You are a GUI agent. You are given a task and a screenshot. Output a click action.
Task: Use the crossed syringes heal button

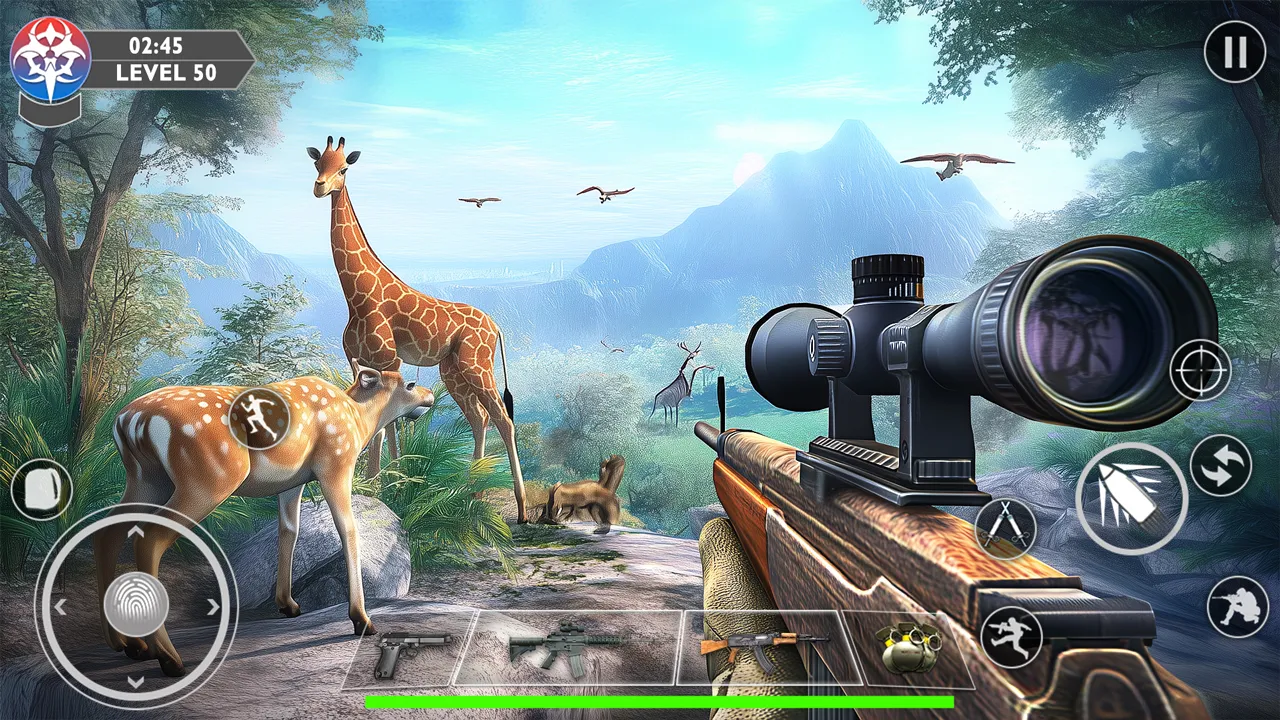[1005, 527]
